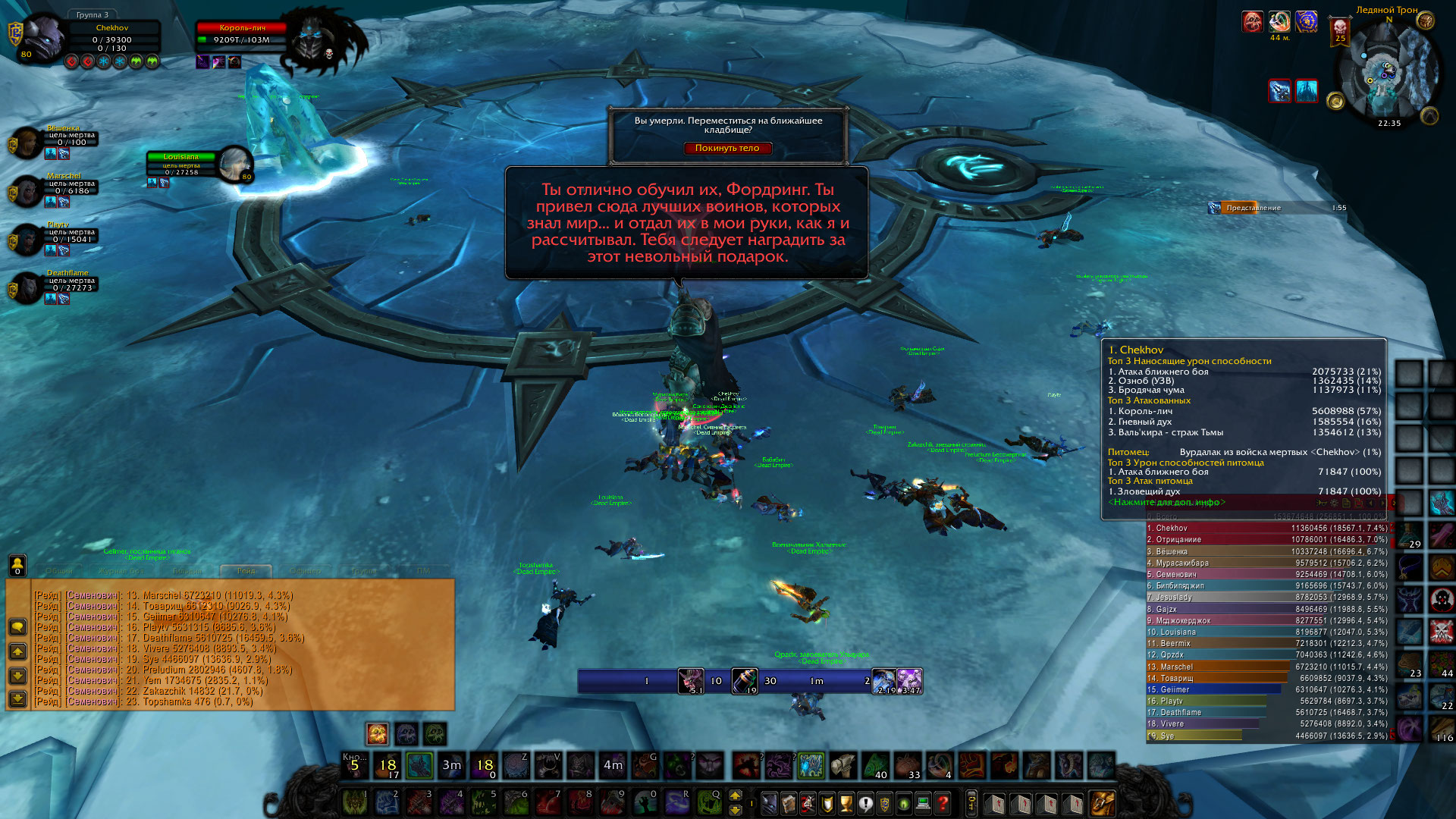The image size is (1456, 819).
Task: Select the 'Офицер' chat tab
Action: pyautogui.click(x=306, y=570)
